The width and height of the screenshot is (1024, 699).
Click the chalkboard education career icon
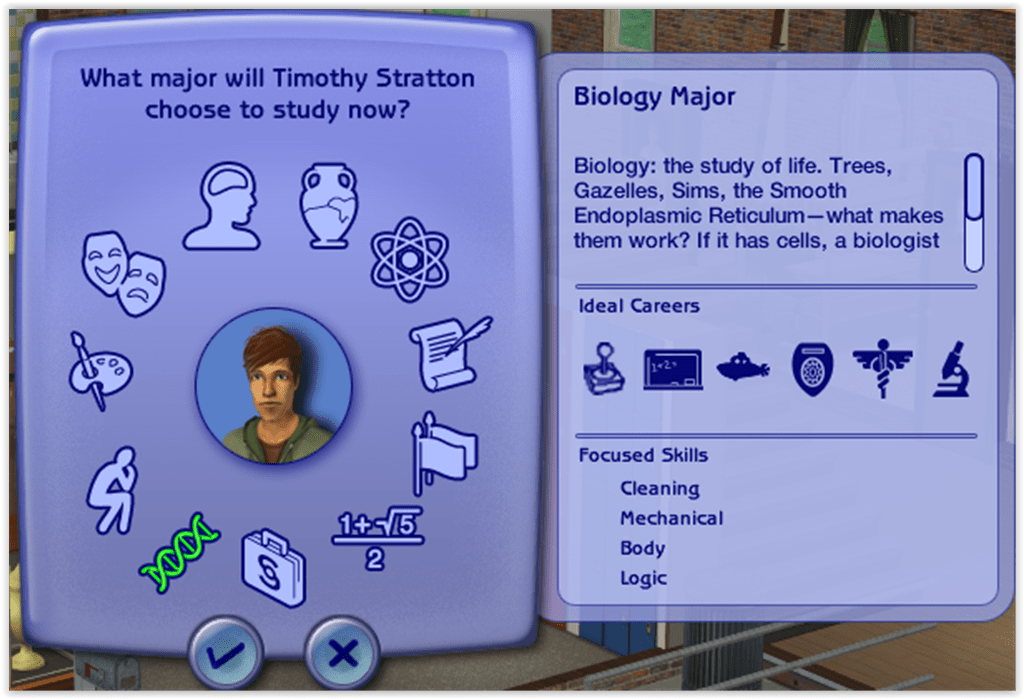672,369
